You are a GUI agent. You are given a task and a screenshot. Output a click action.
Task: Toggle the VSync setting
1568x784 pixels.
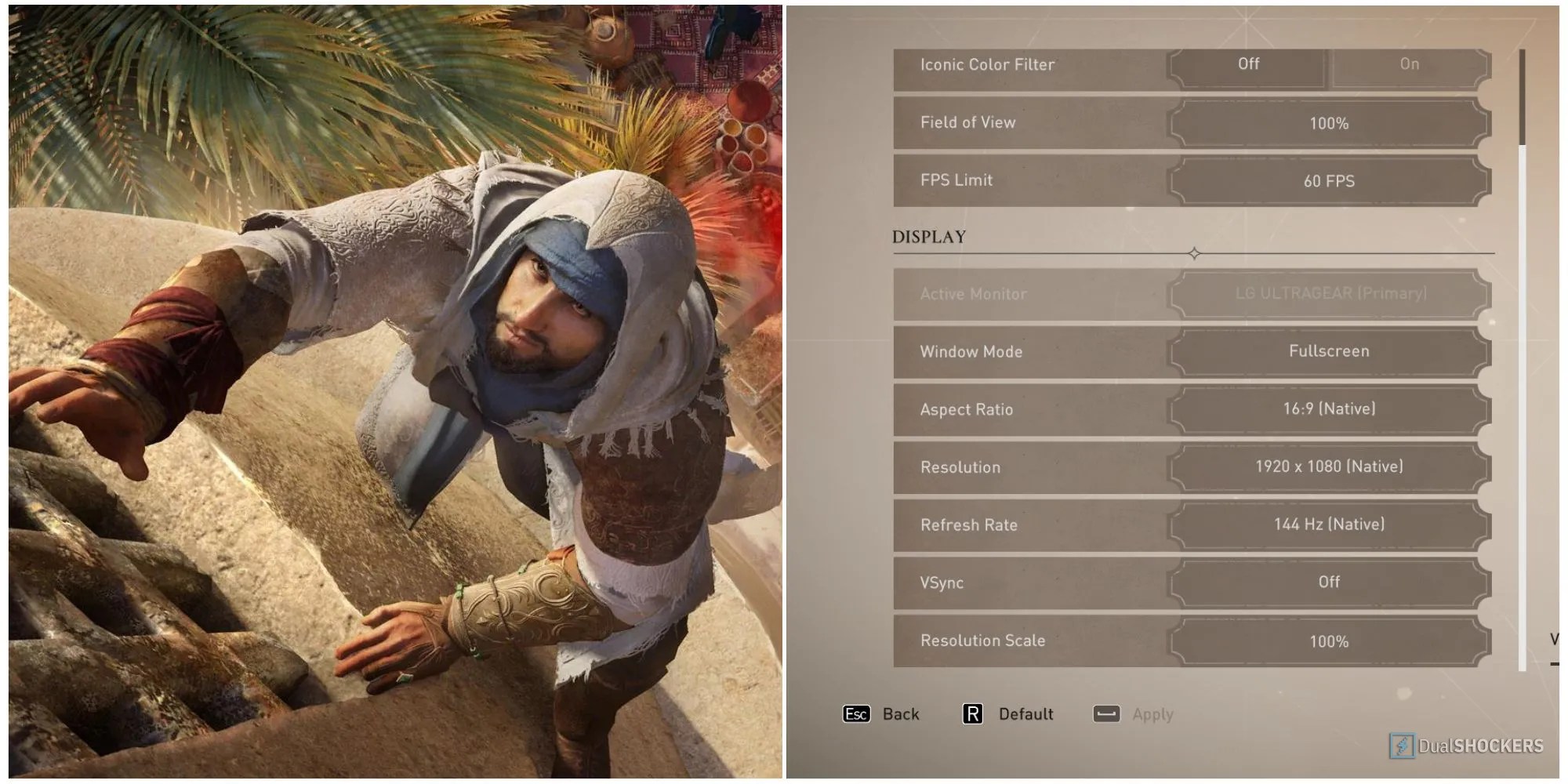[x=1329, y=582]
